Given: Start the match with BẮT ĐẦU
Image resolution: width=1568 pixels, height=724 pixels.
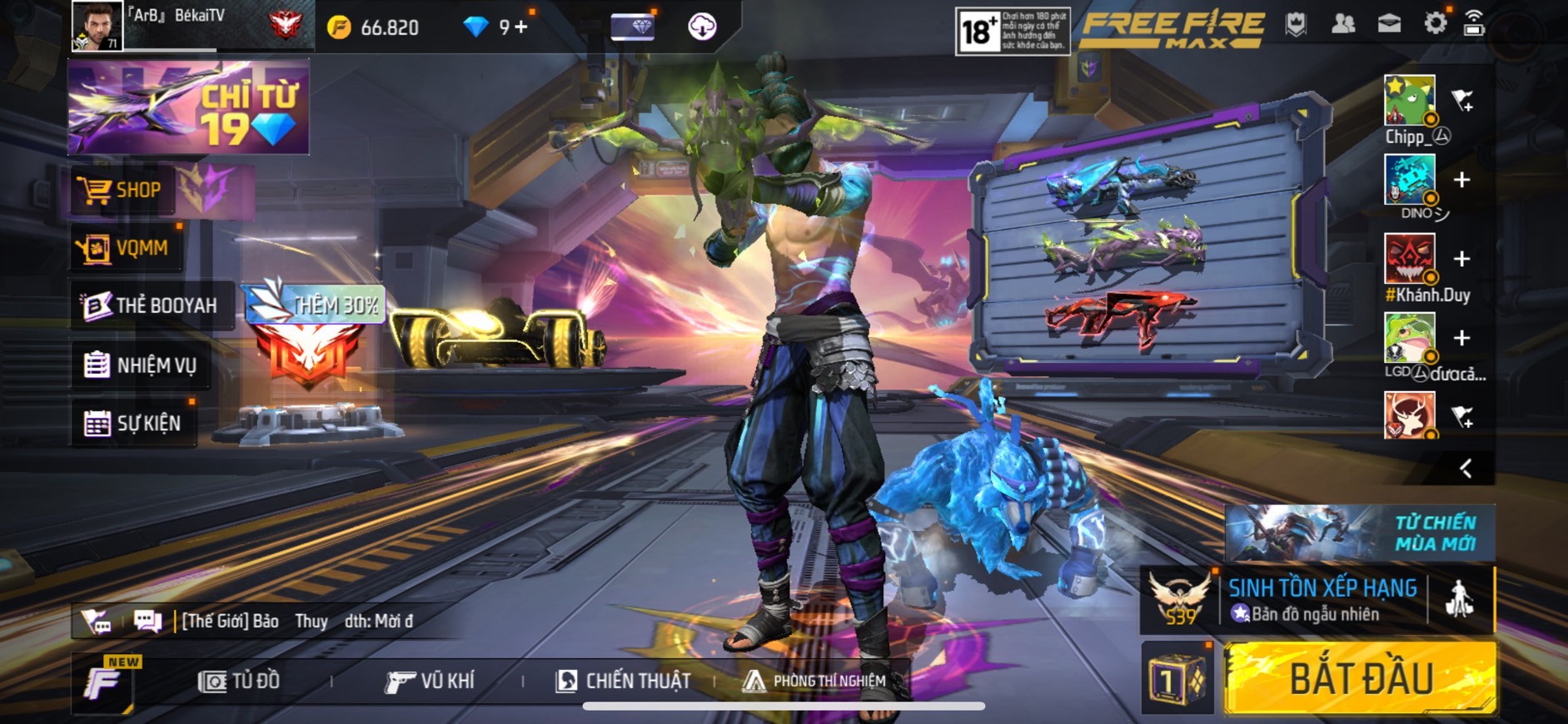Looking at the screenshot, I should pyautogui.click(x=1360, y=678).
